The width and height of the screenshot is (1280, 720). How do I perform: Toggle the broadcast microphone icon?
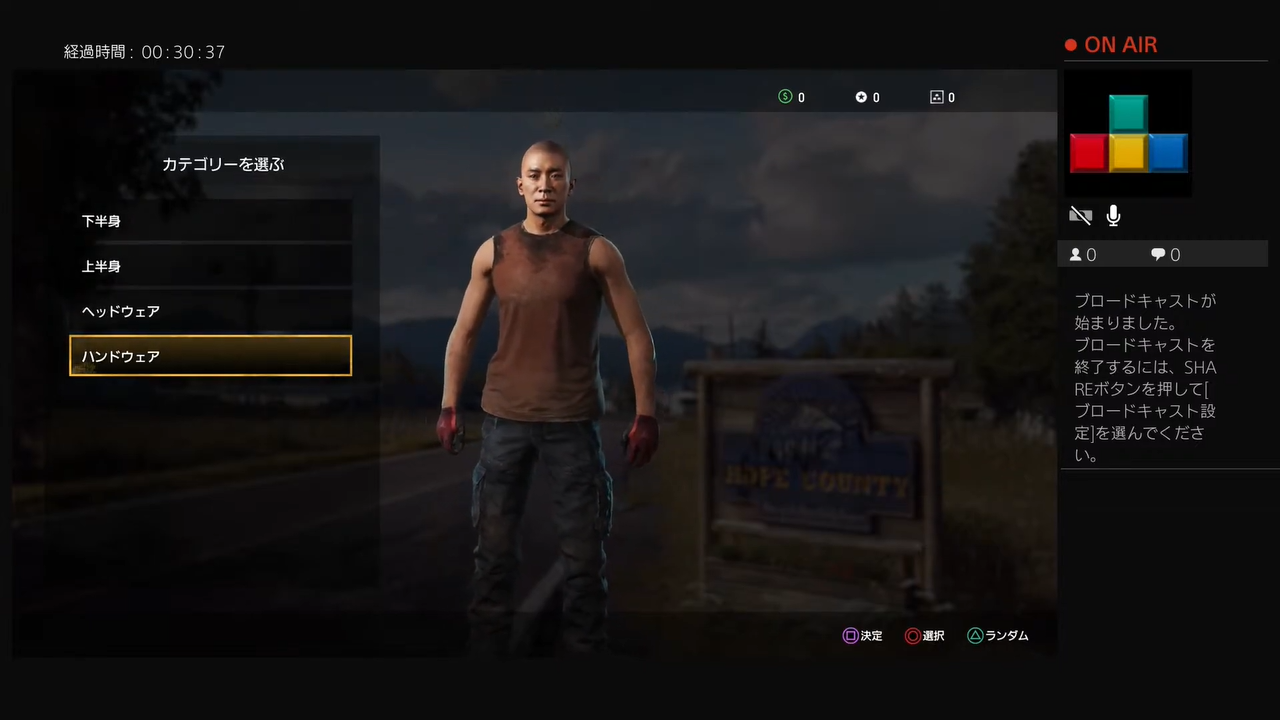[x=1113, y=215]
